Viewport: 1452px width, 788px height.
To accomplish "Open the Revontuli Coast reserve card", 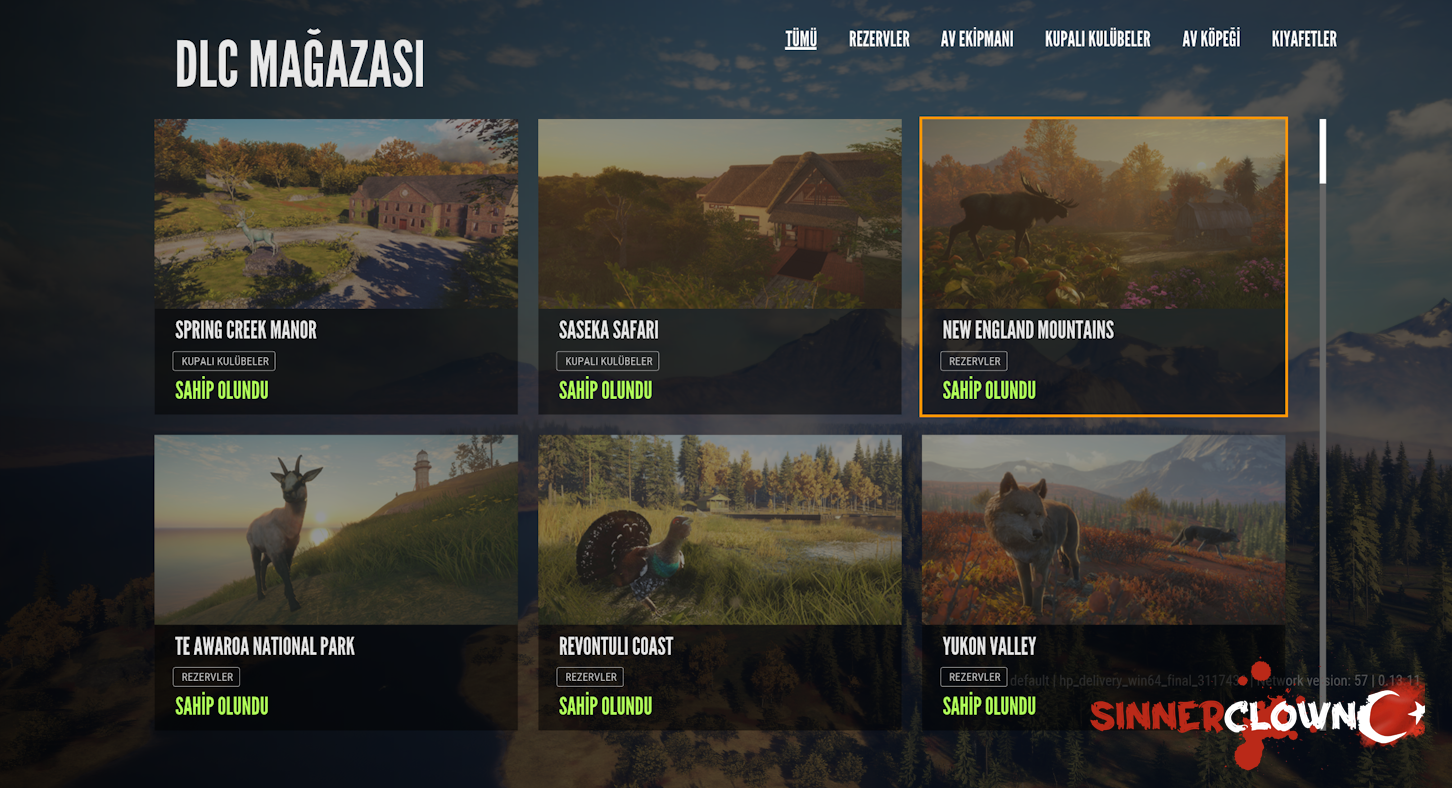I will point(719,582).
